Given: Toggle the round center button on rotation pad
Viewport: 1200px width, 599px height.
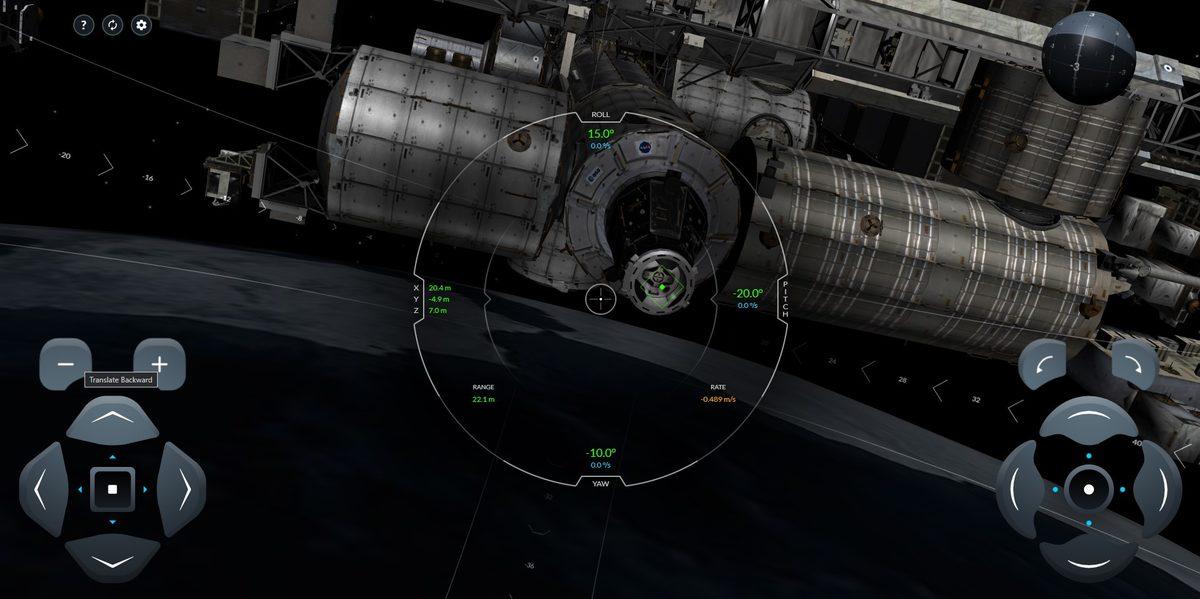Looking at the screenshot, I should point(1088,489).
